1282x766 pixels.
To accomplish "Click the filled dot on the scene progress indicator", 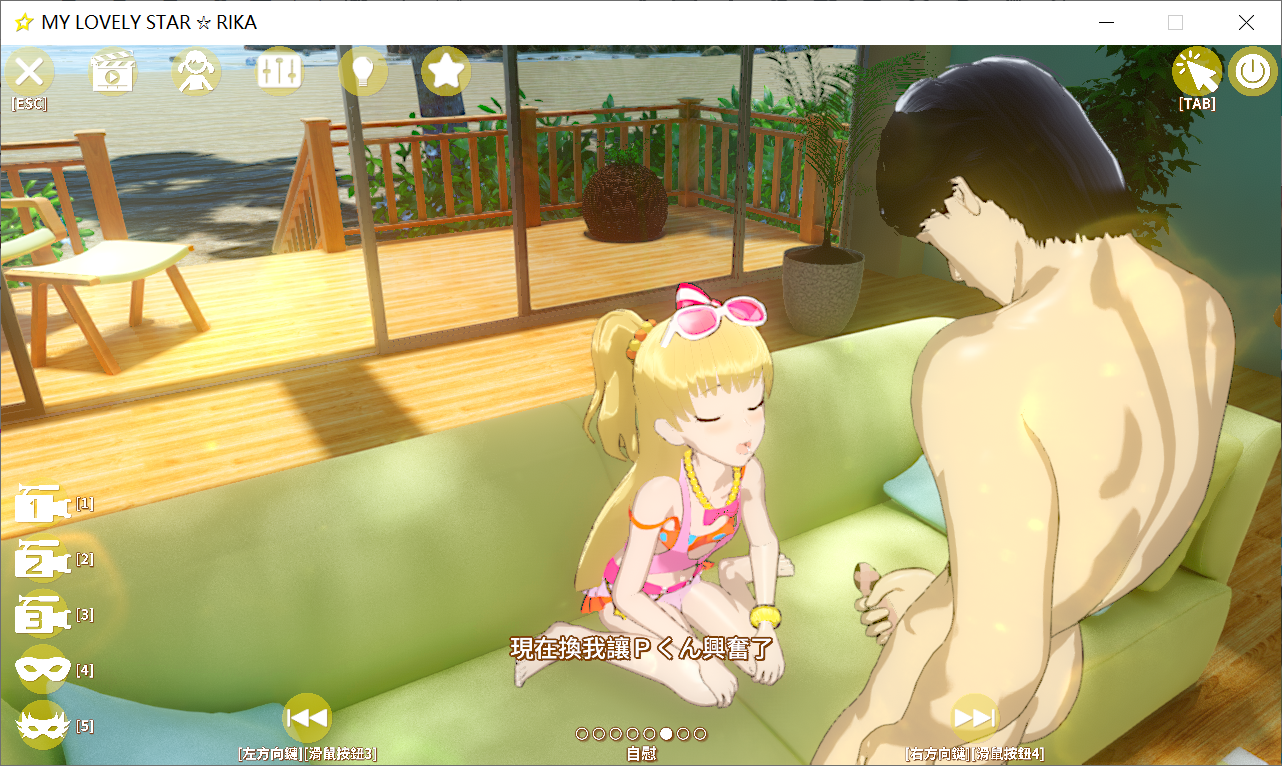I will 665,733.
